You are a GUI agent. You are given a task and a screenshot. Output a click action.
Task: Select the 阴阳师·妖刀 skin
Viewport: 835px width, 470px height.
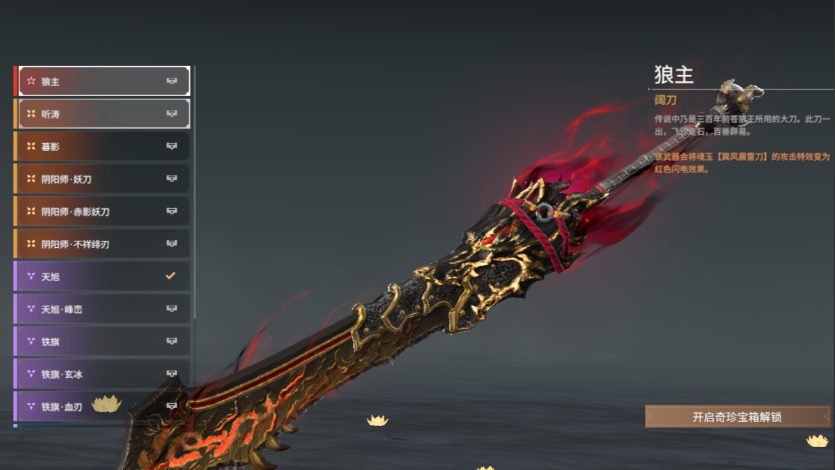click(x=102, y=179)
